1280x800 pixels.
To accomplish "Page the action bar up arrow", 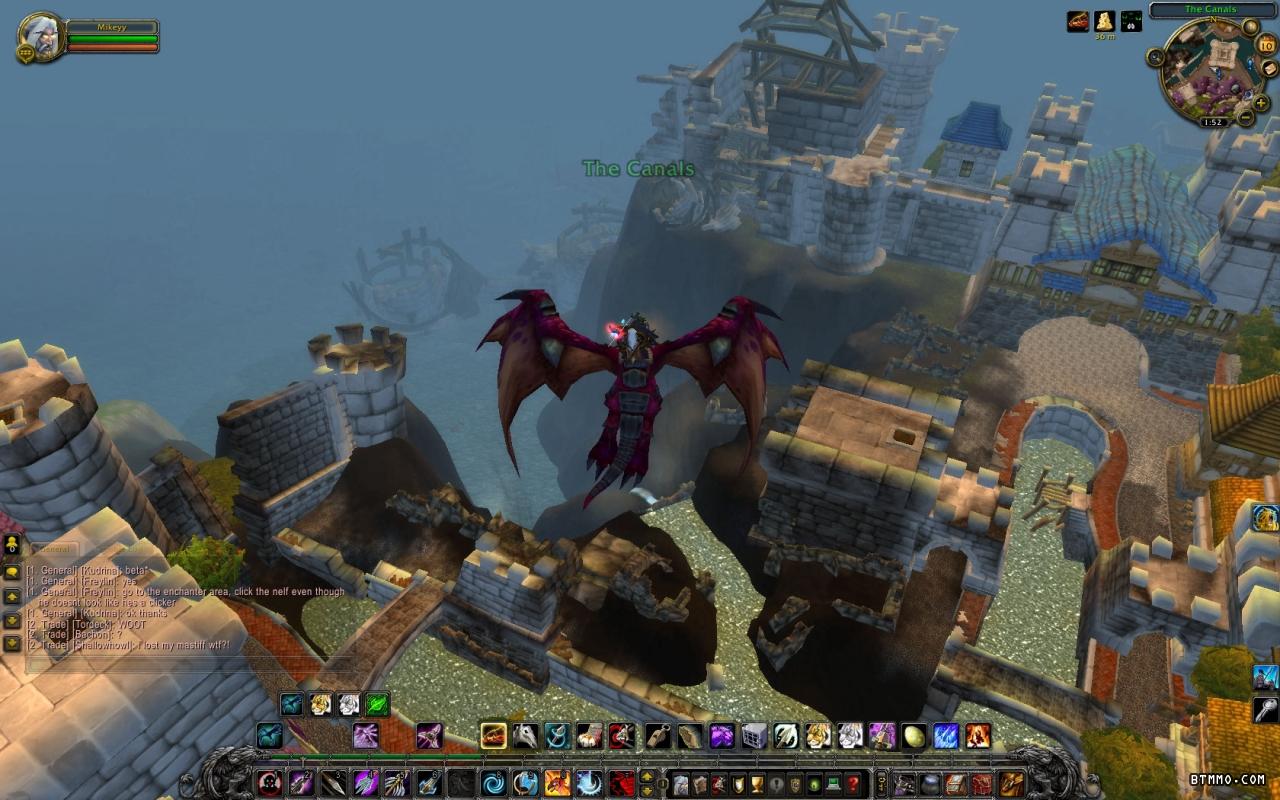I will click(647, 776).
